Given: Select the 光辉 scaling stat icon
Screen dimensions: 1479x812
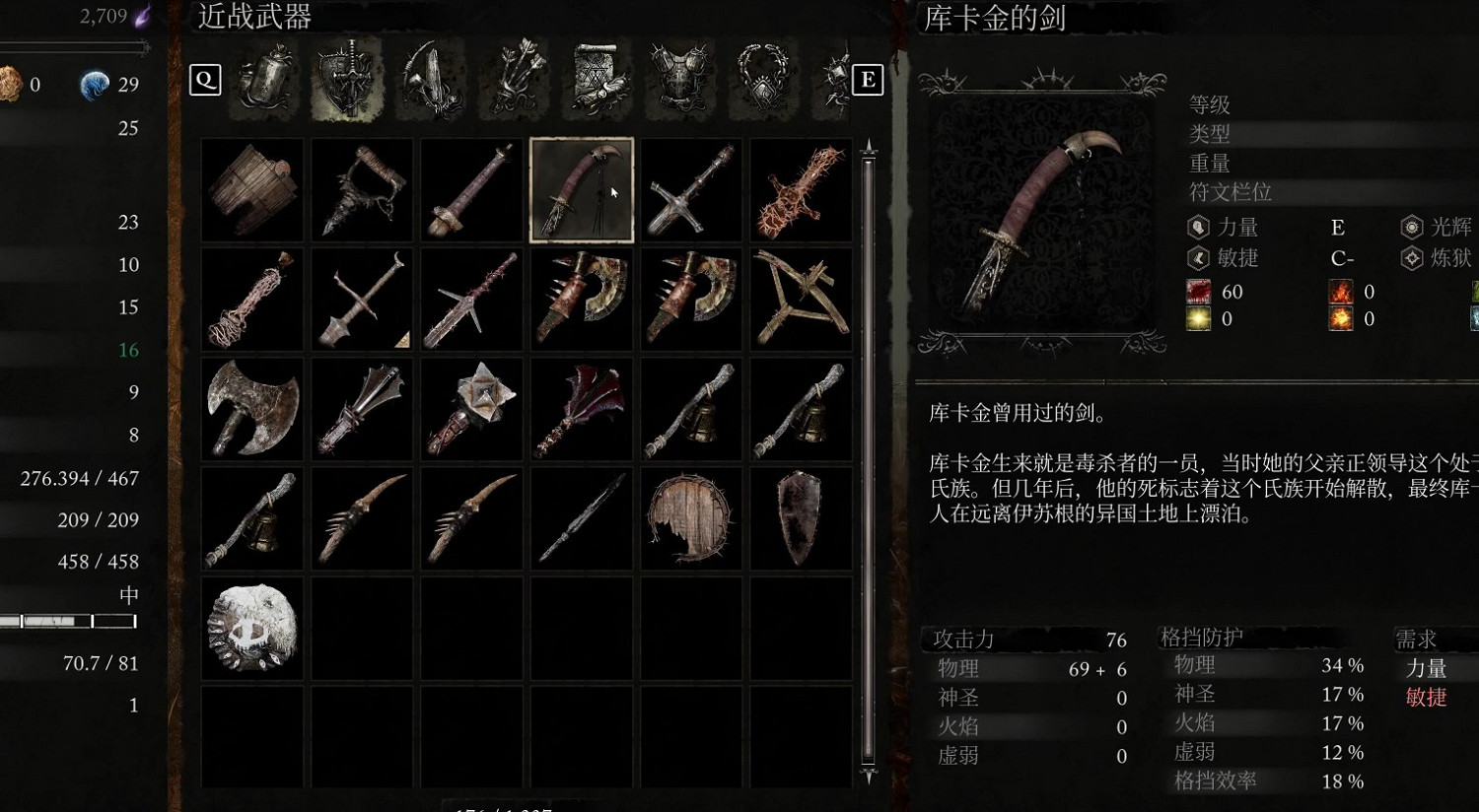Looking at the screenshot, I should tap(1412, 227).
